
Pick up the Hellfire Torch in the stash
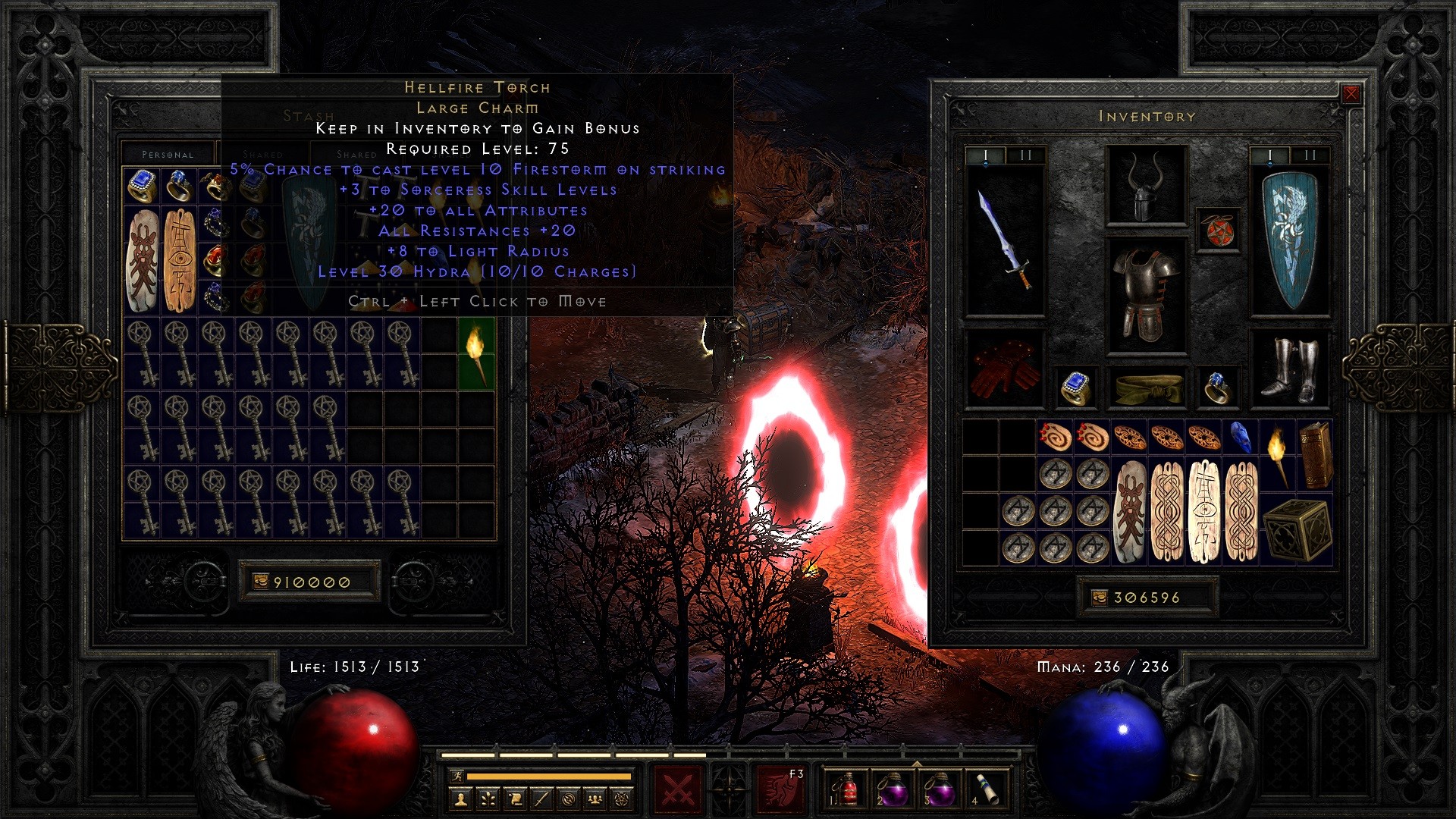click(476, 356)
